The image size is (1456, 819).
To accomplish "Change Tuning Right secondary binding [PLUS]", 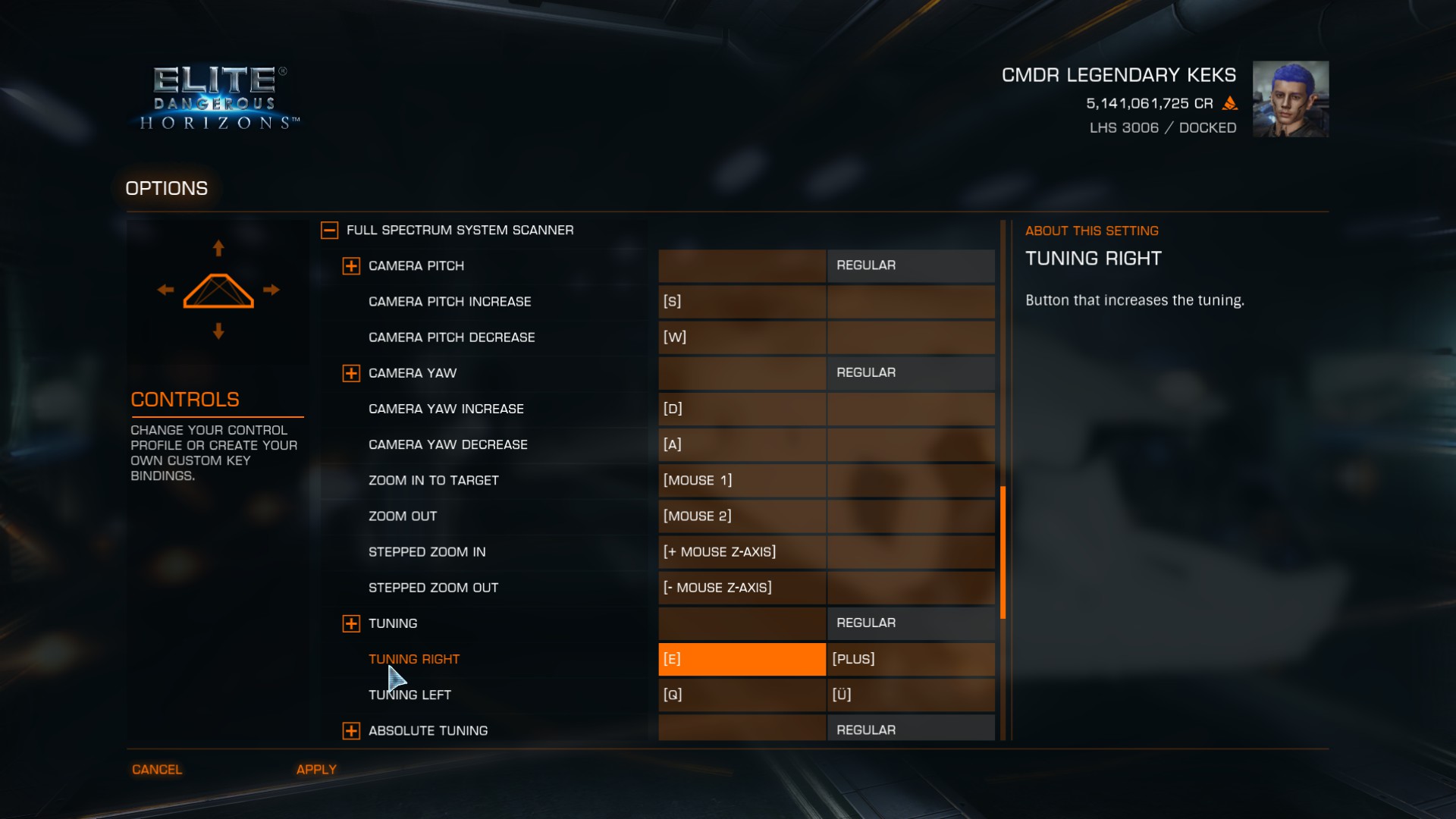I will pyautogui.click(x=911, y=659).
